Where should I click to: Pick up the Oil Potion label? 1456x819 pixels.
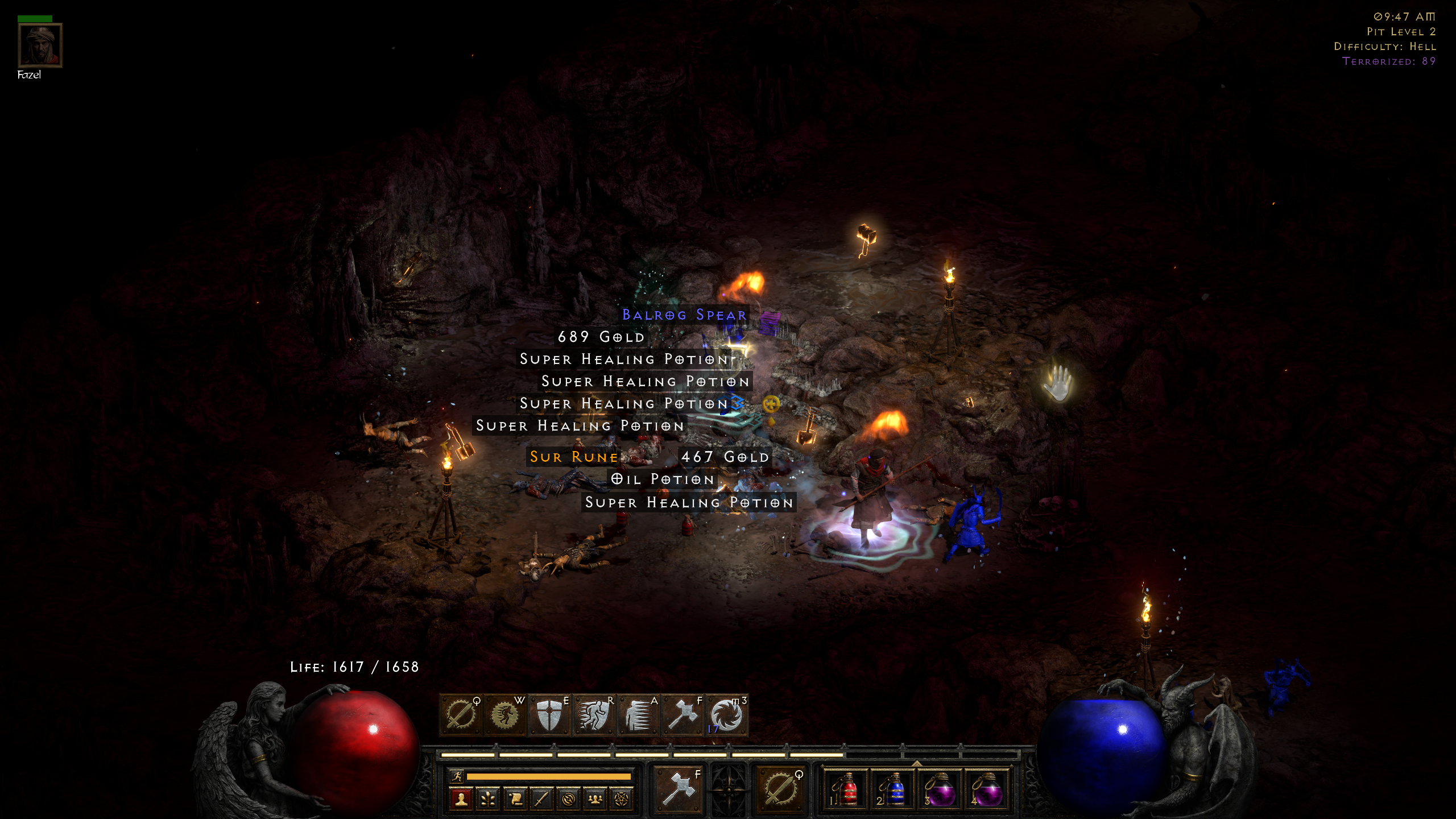pyautogui.click(x=663, y=479)
